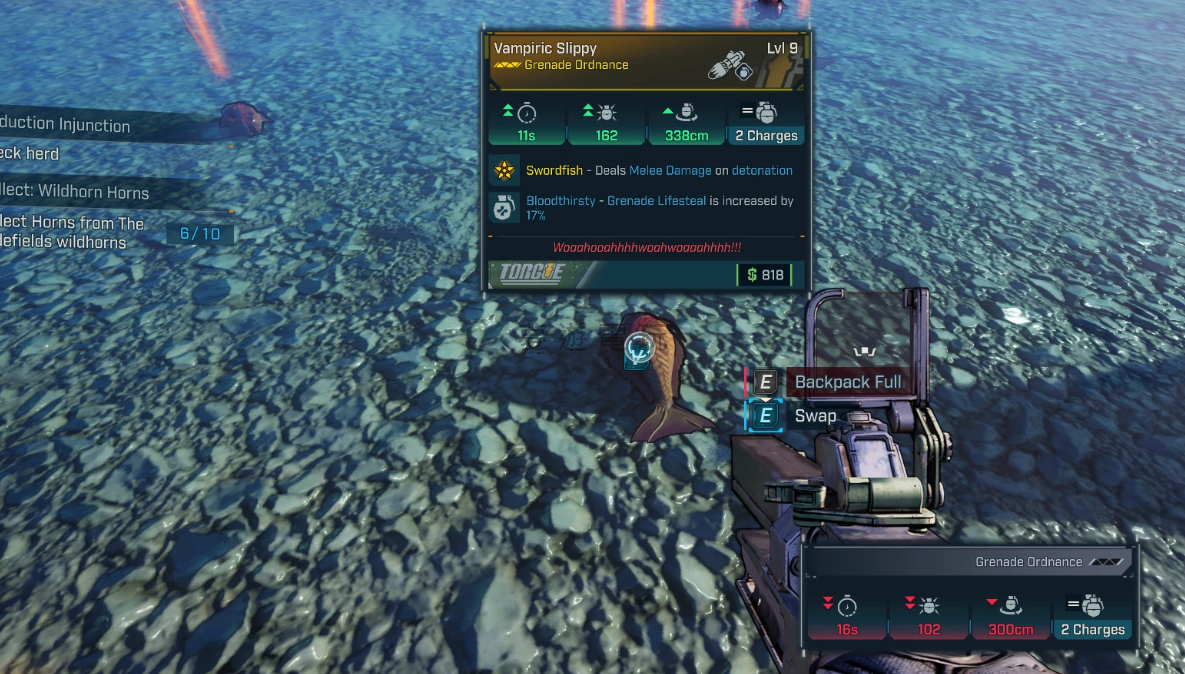Select the Collect: Wildhorn Horns objective
The image size is (1185, 674).
click(75, 192)
